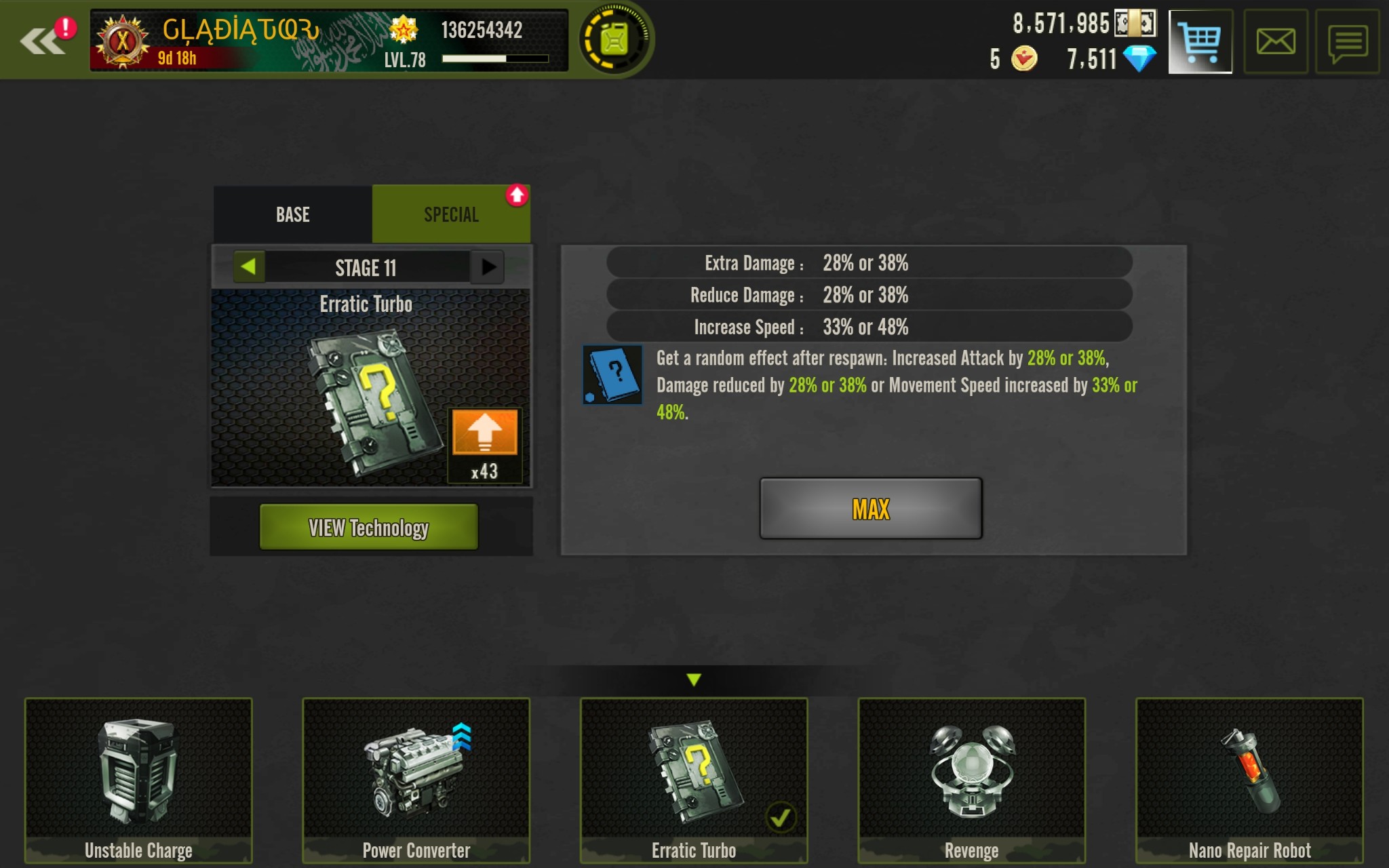Viewport: 1389px width, 868px height.
Task: Open the chat messages window
Action: point(1347,42)
